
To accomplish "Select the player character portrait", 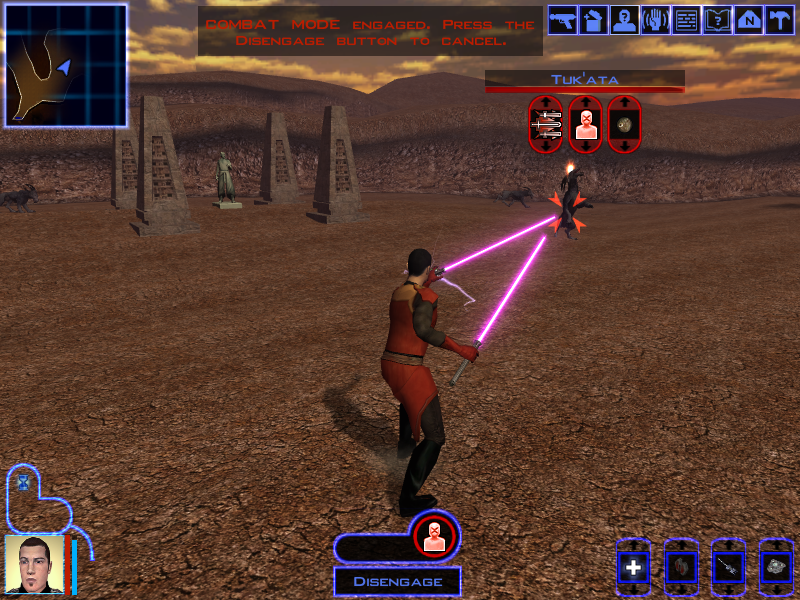I will click(x=34, y=565).
